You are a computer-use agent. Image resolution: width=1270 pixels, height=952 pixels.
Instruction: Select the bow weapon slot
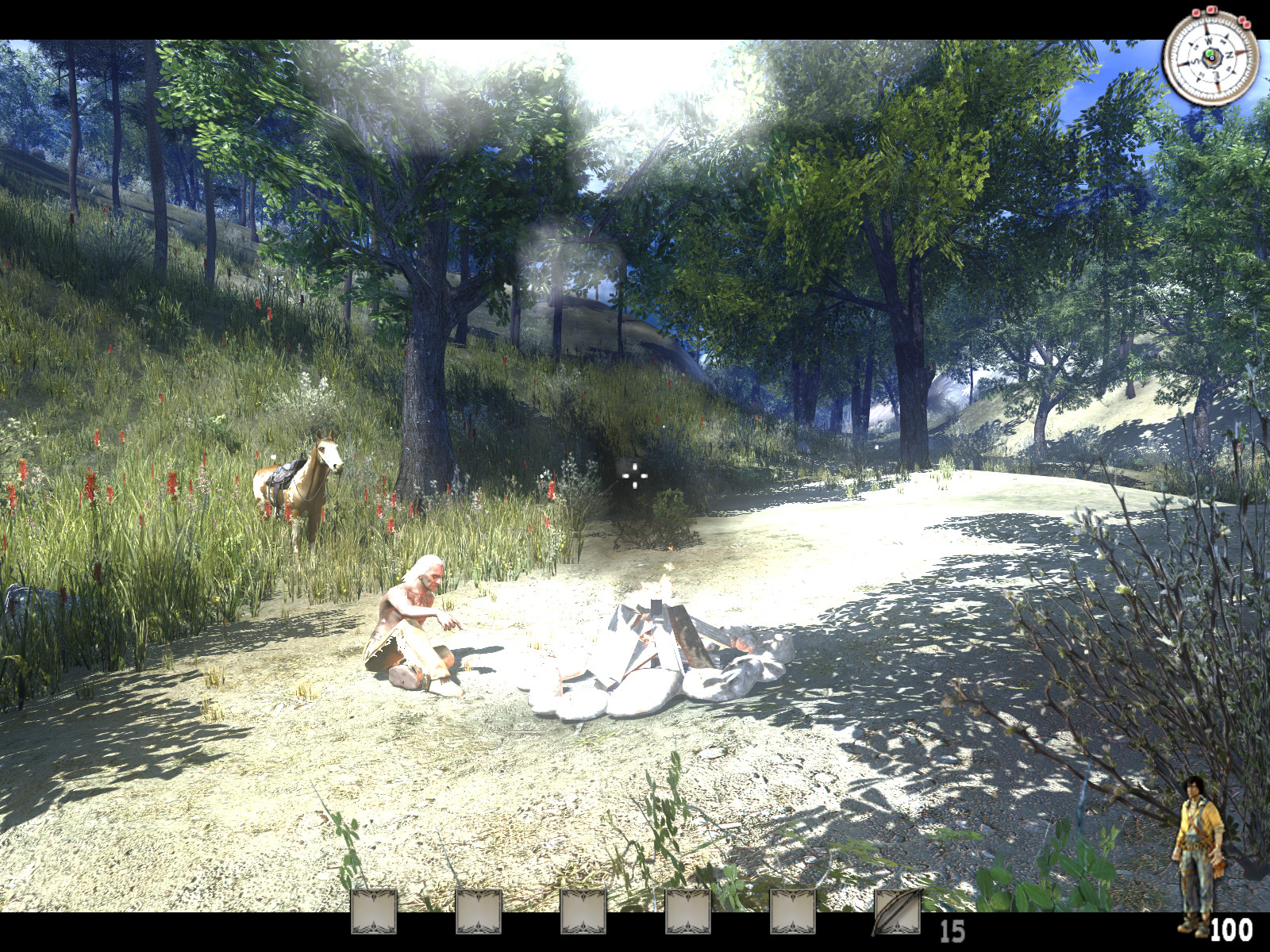(x=896, y=912)
